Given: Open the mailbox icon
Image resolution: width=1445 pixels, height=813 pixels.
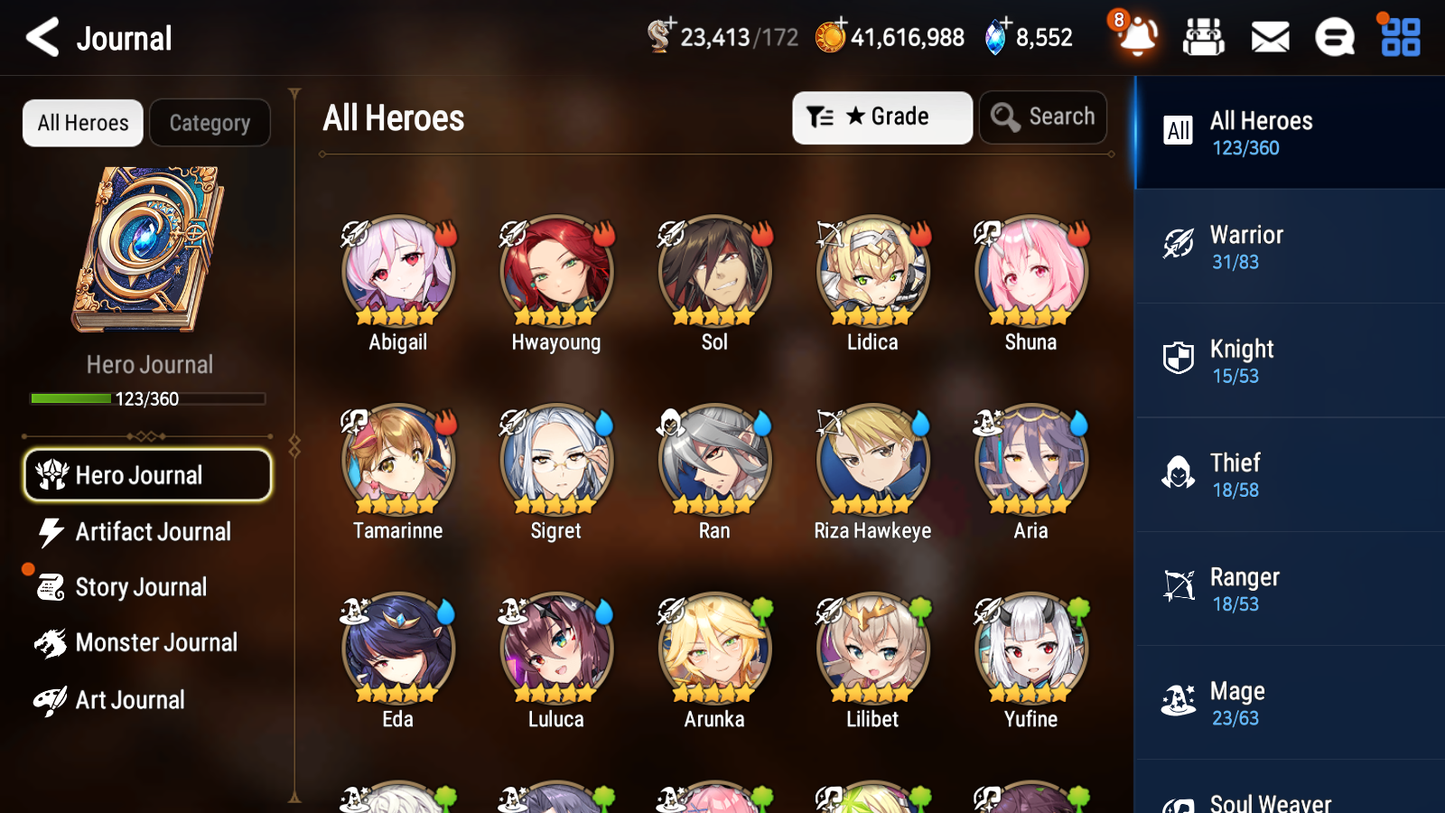Looking at the screenshot, I should coord(1270,36).
